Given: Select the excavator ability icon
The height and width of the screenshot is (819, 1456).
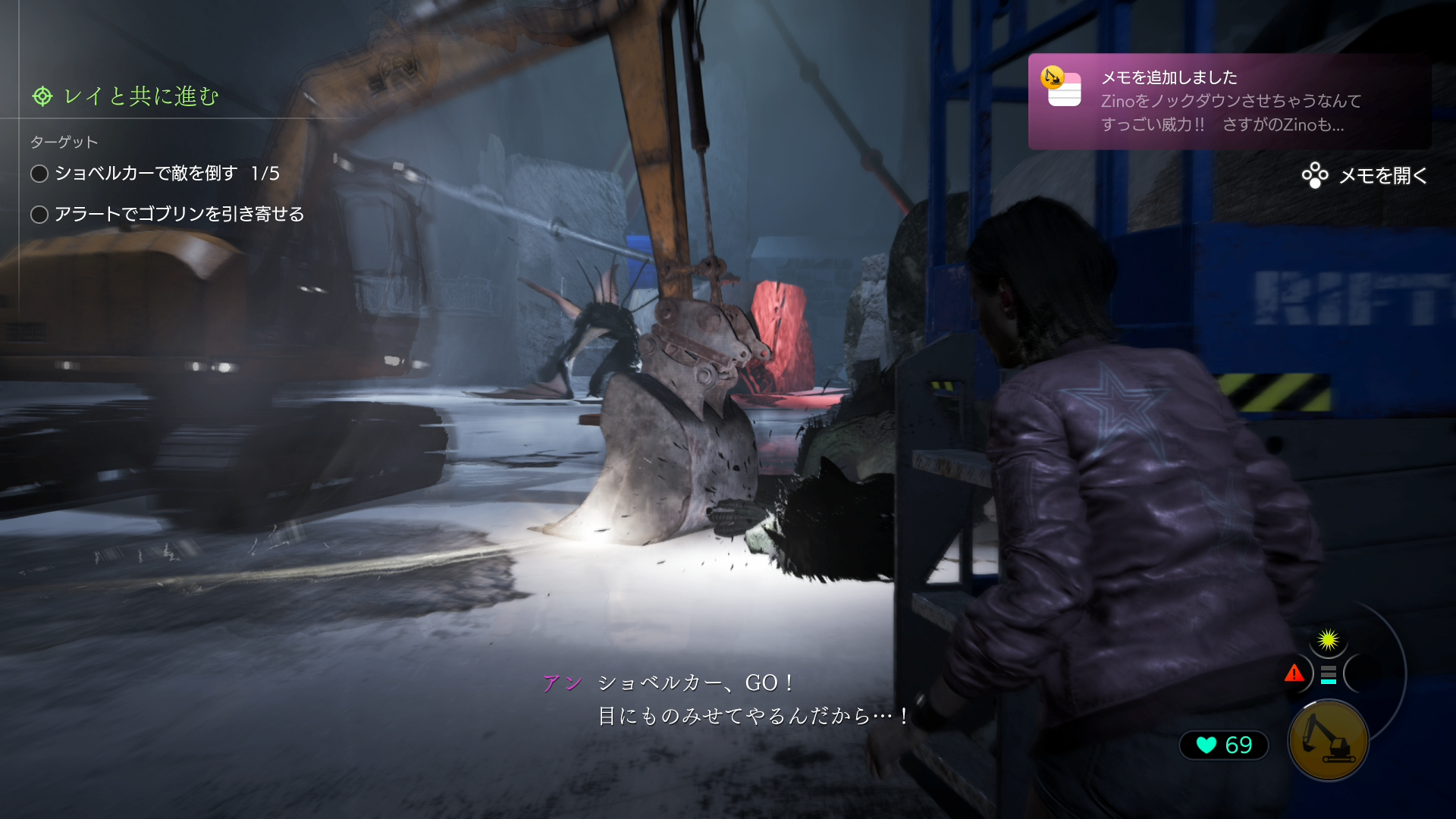Looking at the screenshot, I should [x=1329, y=740].
